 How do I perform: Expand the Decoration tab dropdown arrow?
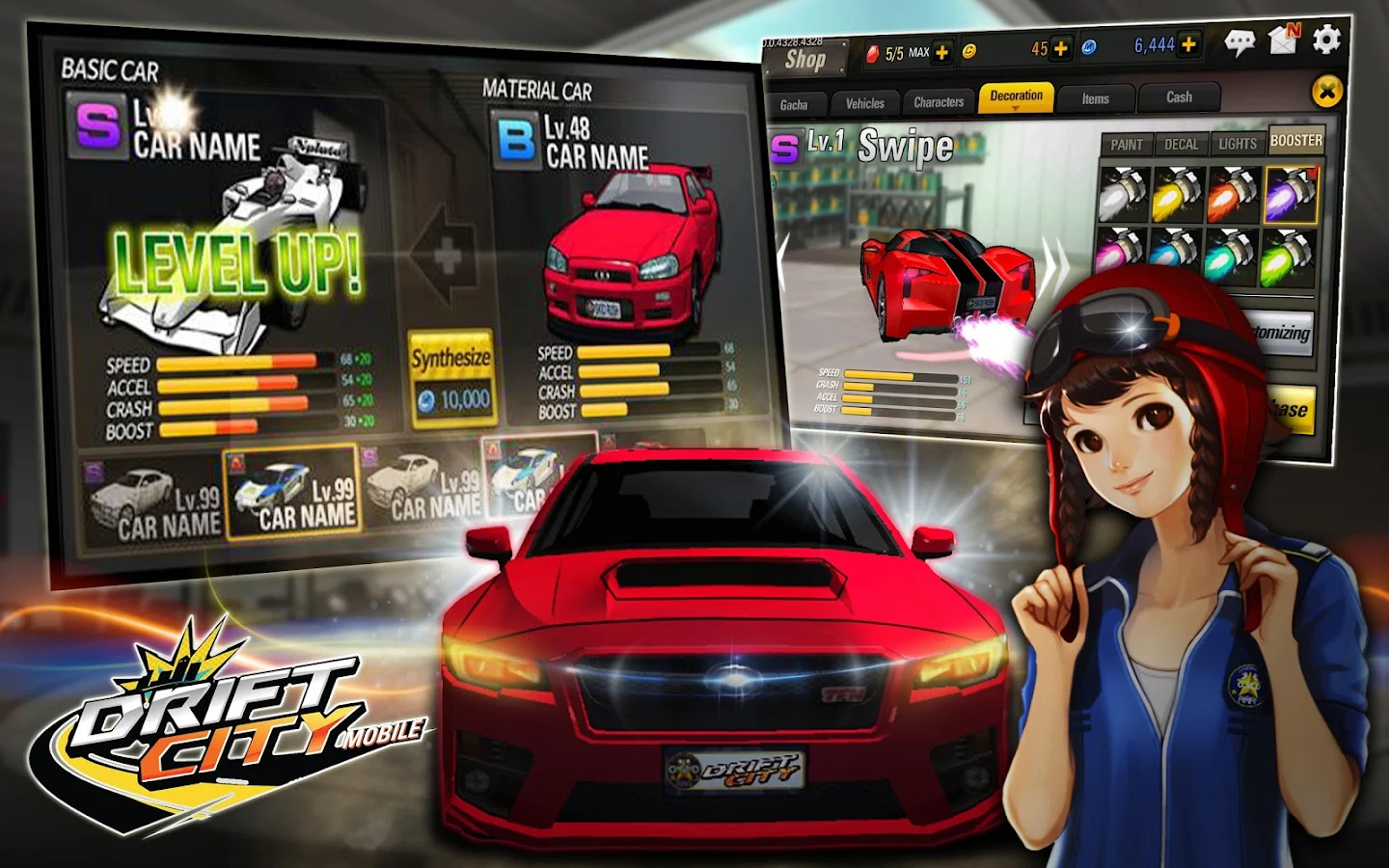click(x=1017, y=107)
